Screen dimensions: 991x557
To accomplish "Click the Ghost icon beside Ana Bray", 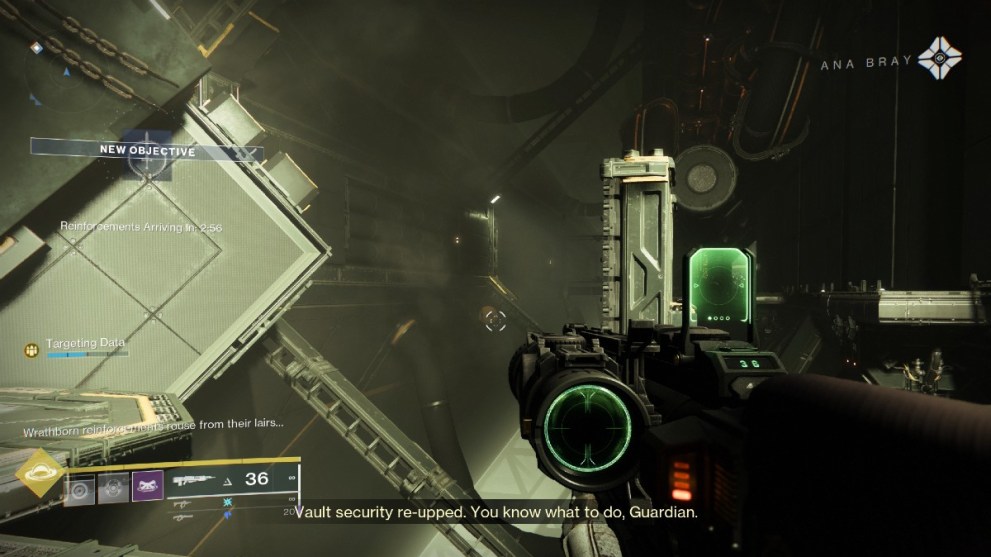I will tap(939, 58).
